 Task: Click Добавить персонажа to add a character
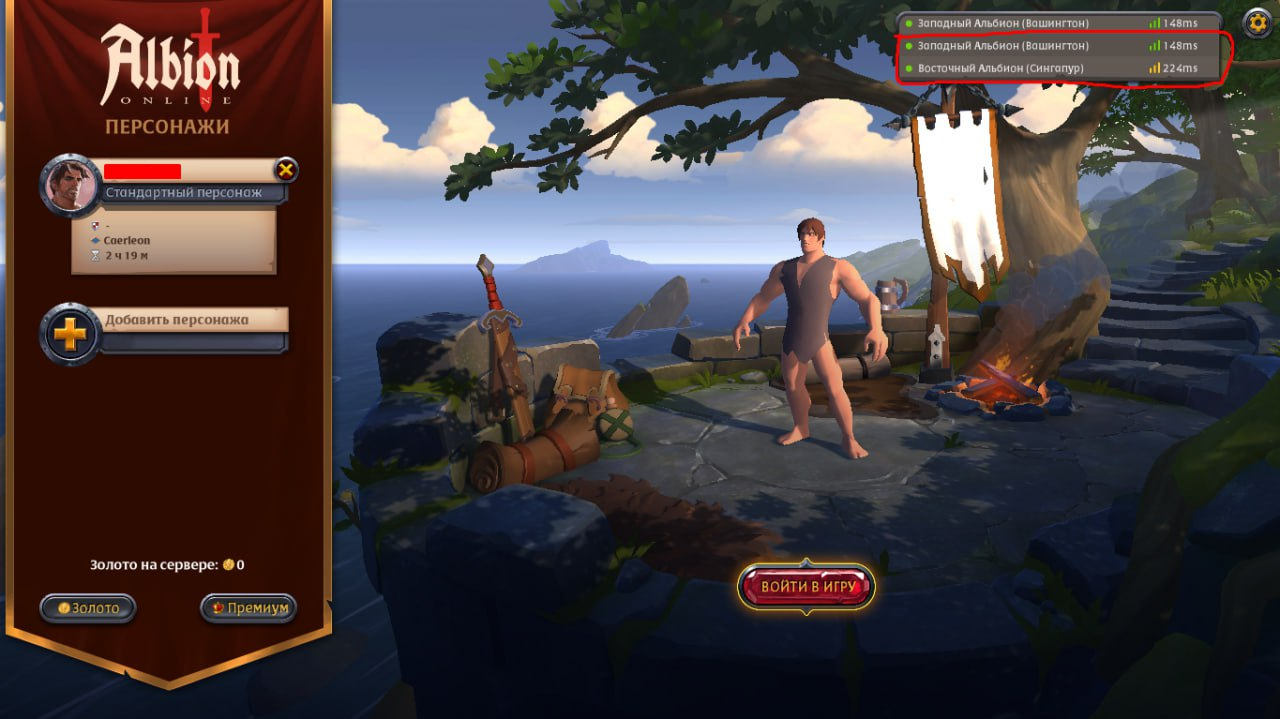177,321
